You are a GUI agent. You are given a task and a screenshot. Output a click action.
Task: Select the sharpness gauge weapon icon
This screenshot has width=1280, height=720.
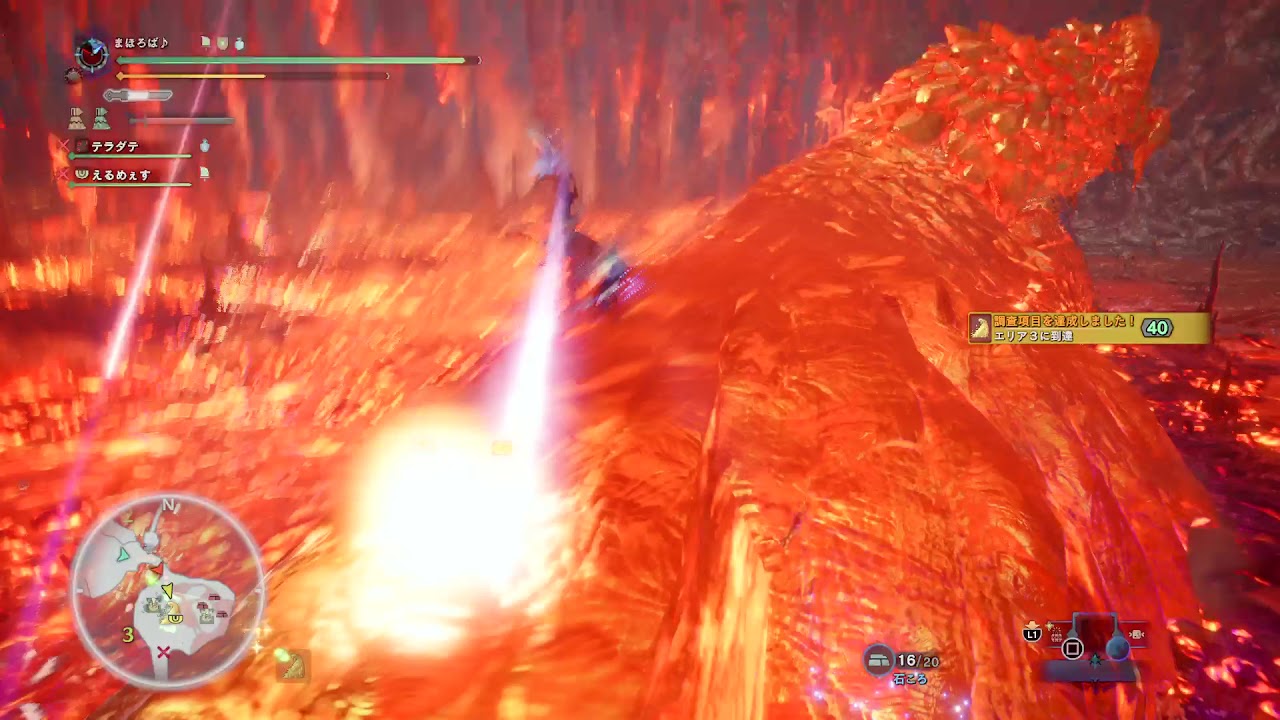point(137,95)
